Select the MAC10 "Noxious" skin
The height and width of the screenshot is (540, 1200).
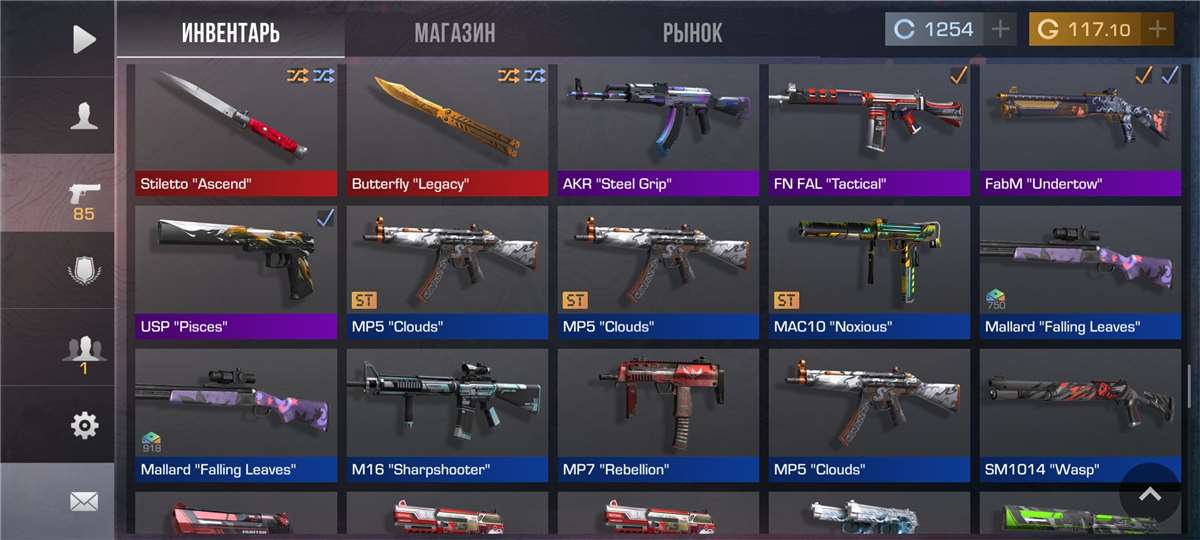[869, 271]
